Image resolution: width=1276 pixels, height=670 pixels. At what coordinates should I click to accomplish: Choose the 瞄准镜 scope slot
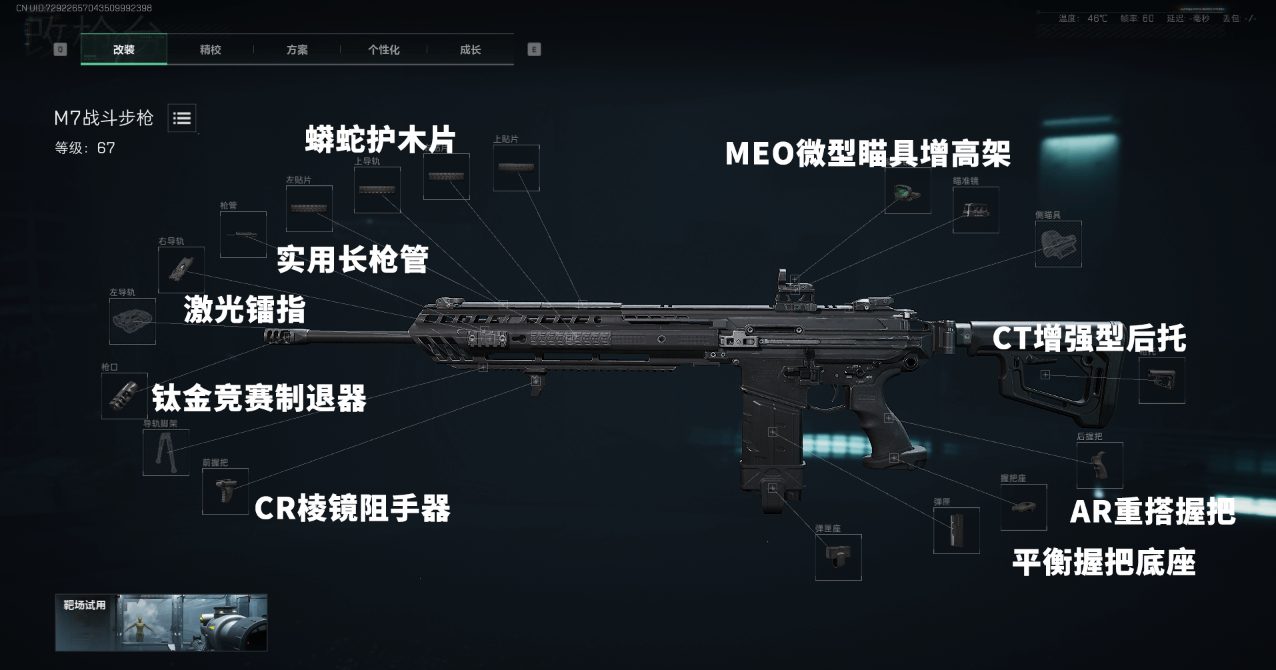click(975, 210)
